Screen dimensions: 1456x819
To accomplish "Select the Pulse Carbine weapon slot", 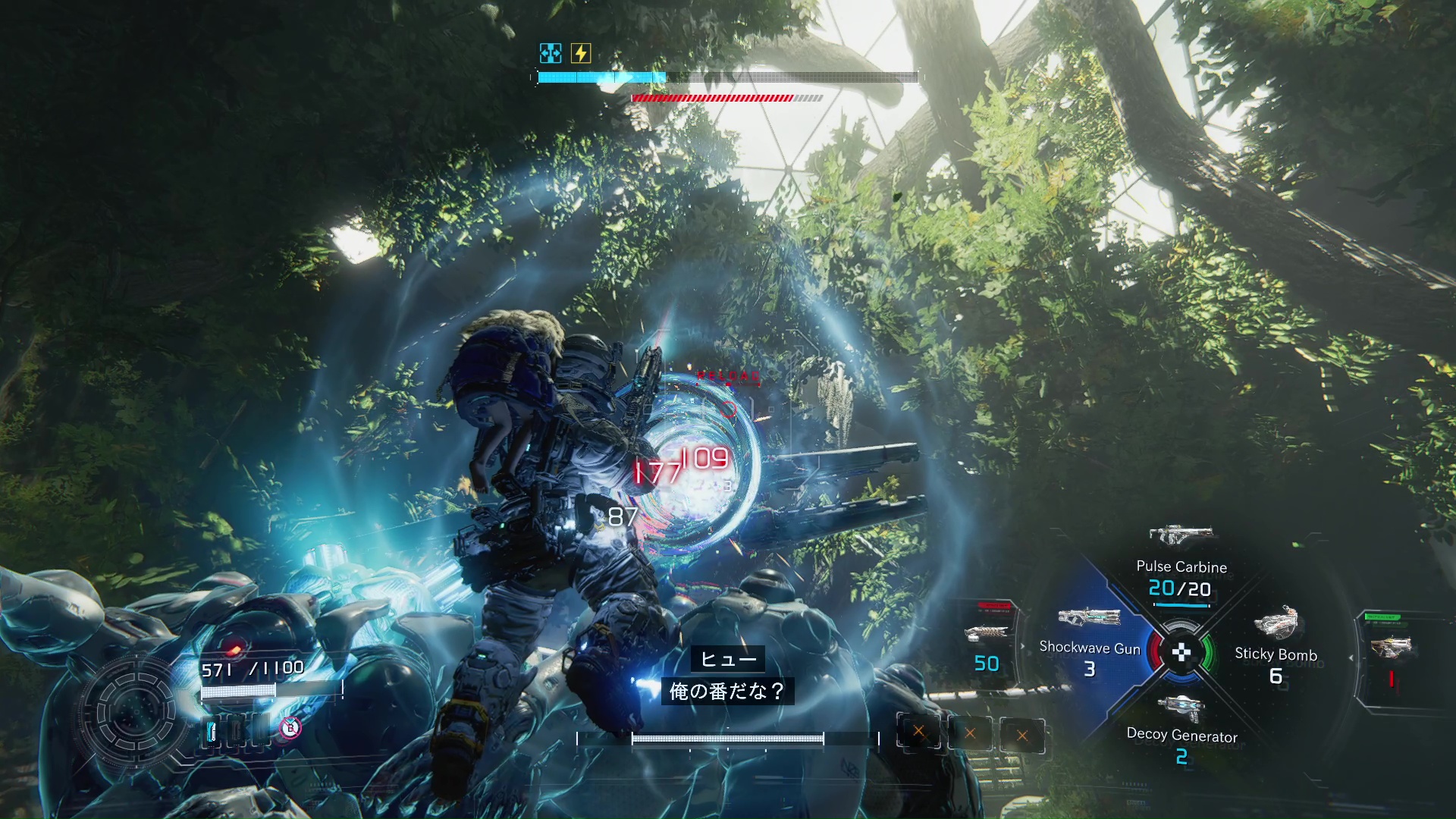I will click(x=1181, y=565).
